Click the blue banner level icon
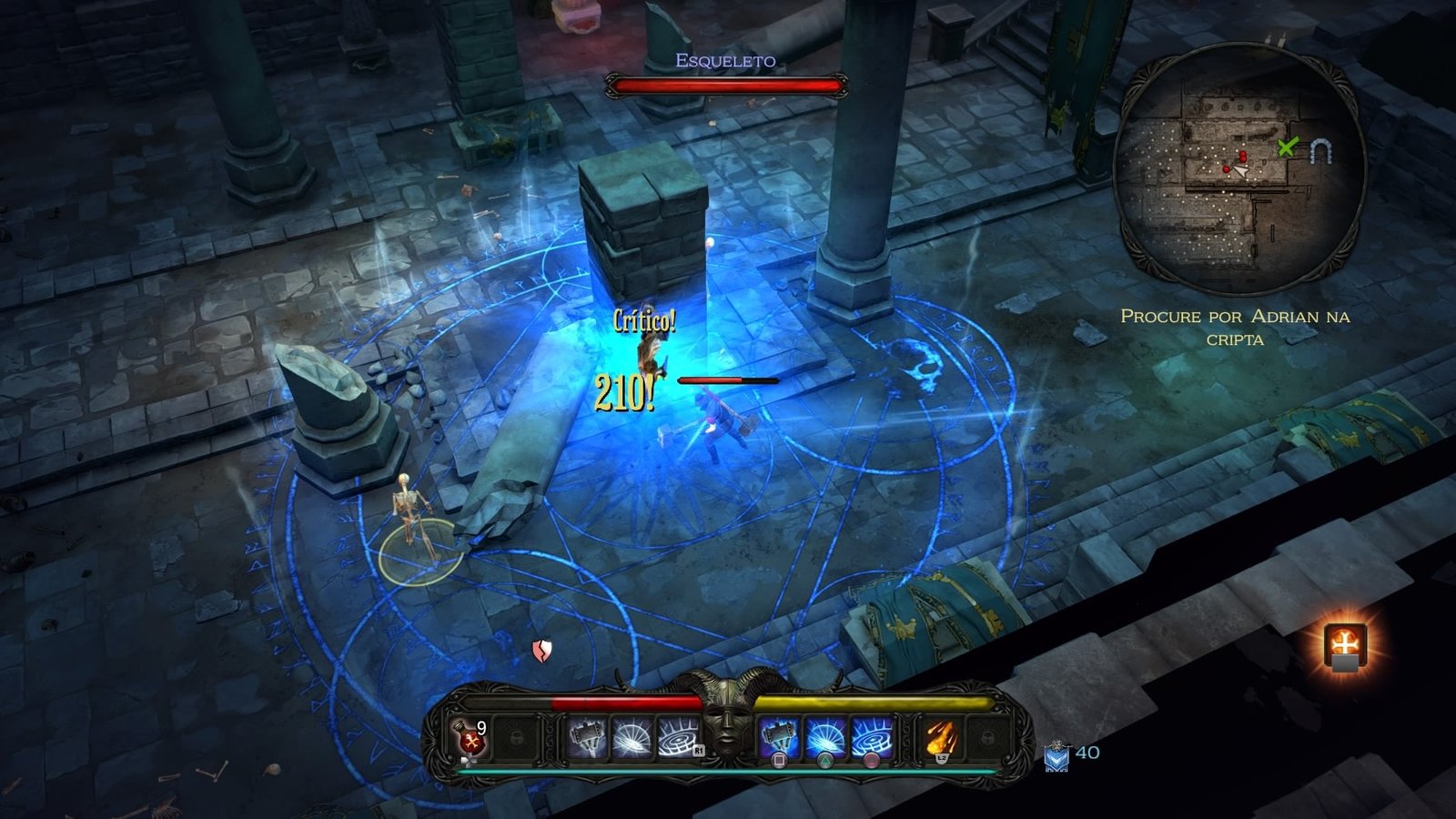The height and width of the screenshot is (819, 1456). (1056, 756)
